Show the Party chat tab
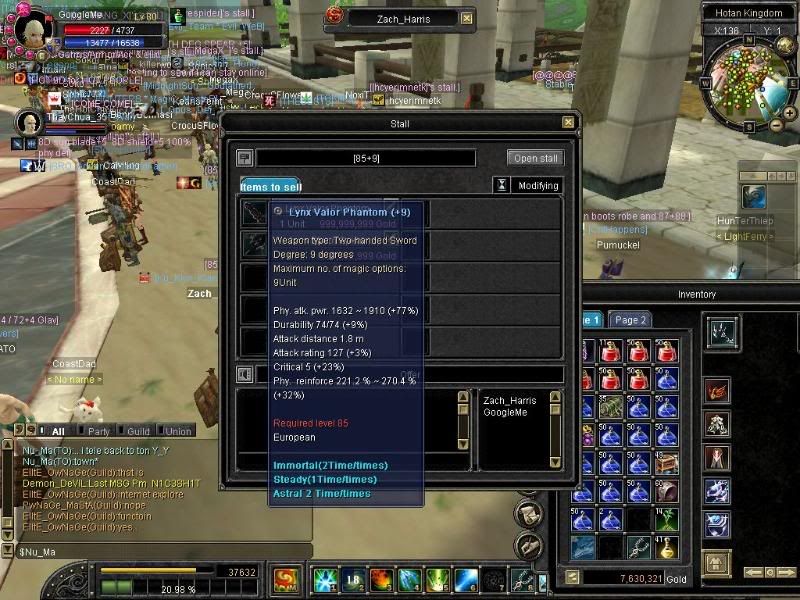800x600 pixels. pos(99,431)
